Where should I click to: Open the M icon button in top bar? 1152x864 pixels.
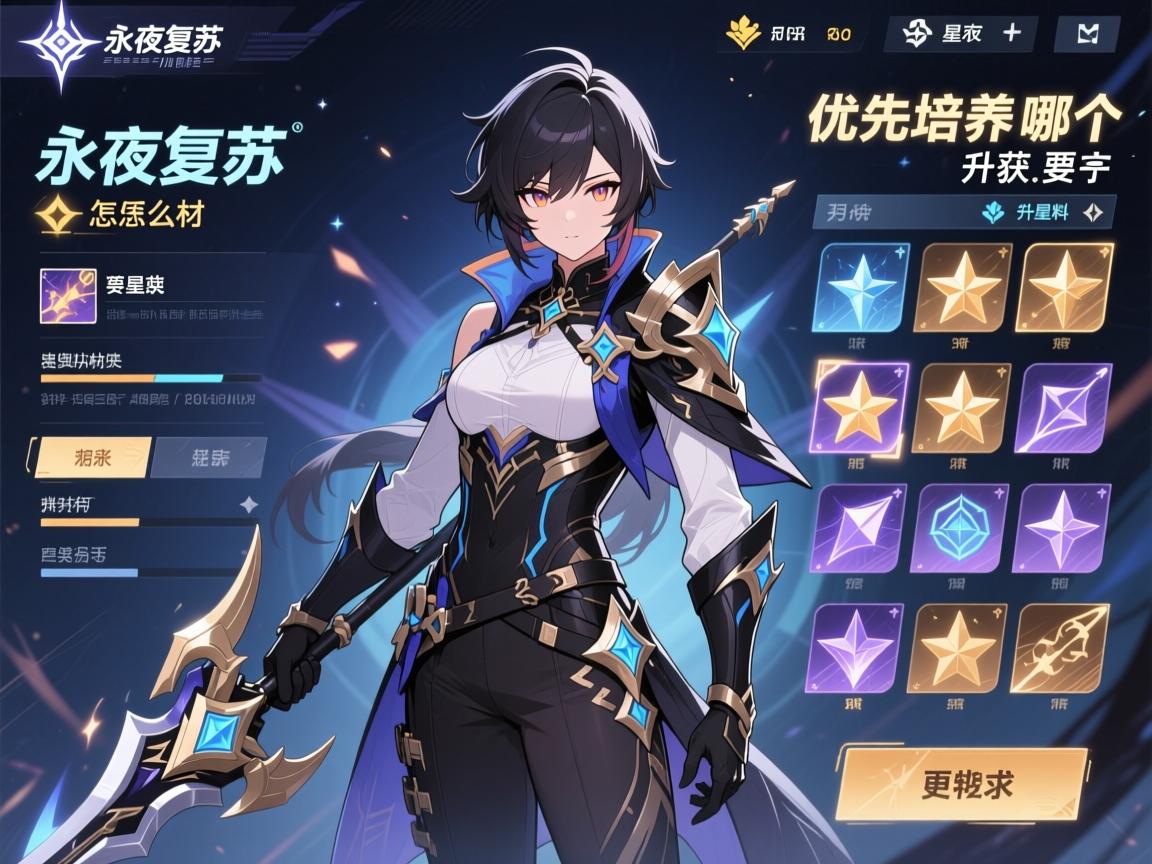pyautogui.click(x=1086, y=34)
